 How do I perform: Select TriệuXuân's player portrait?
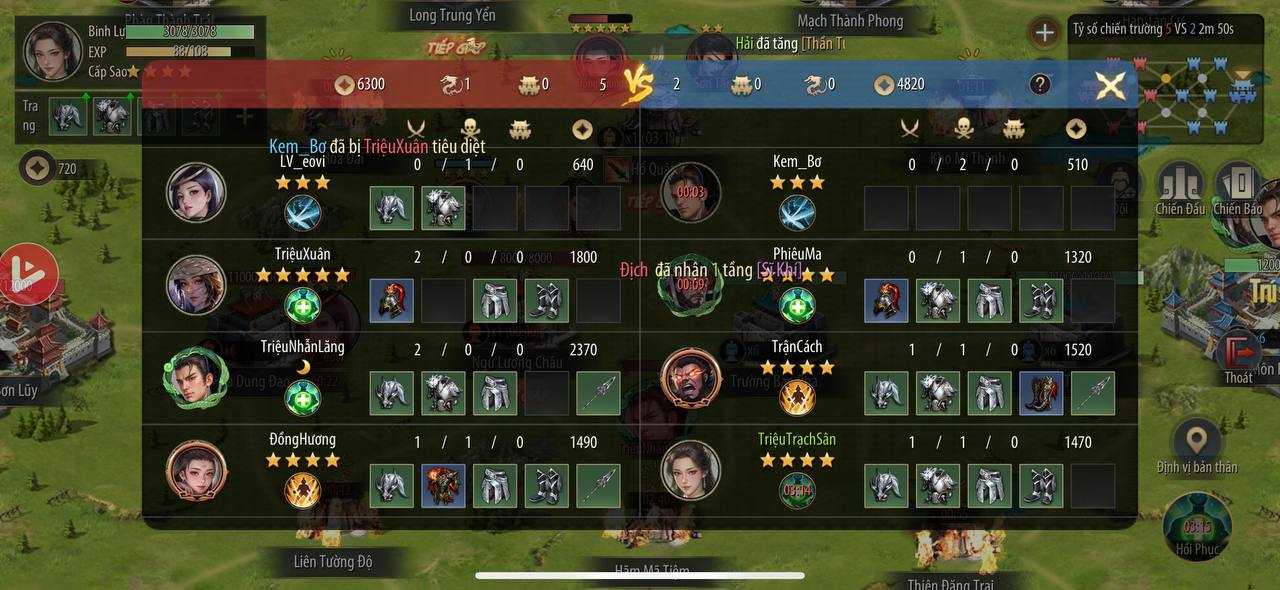tap(195, 284)
